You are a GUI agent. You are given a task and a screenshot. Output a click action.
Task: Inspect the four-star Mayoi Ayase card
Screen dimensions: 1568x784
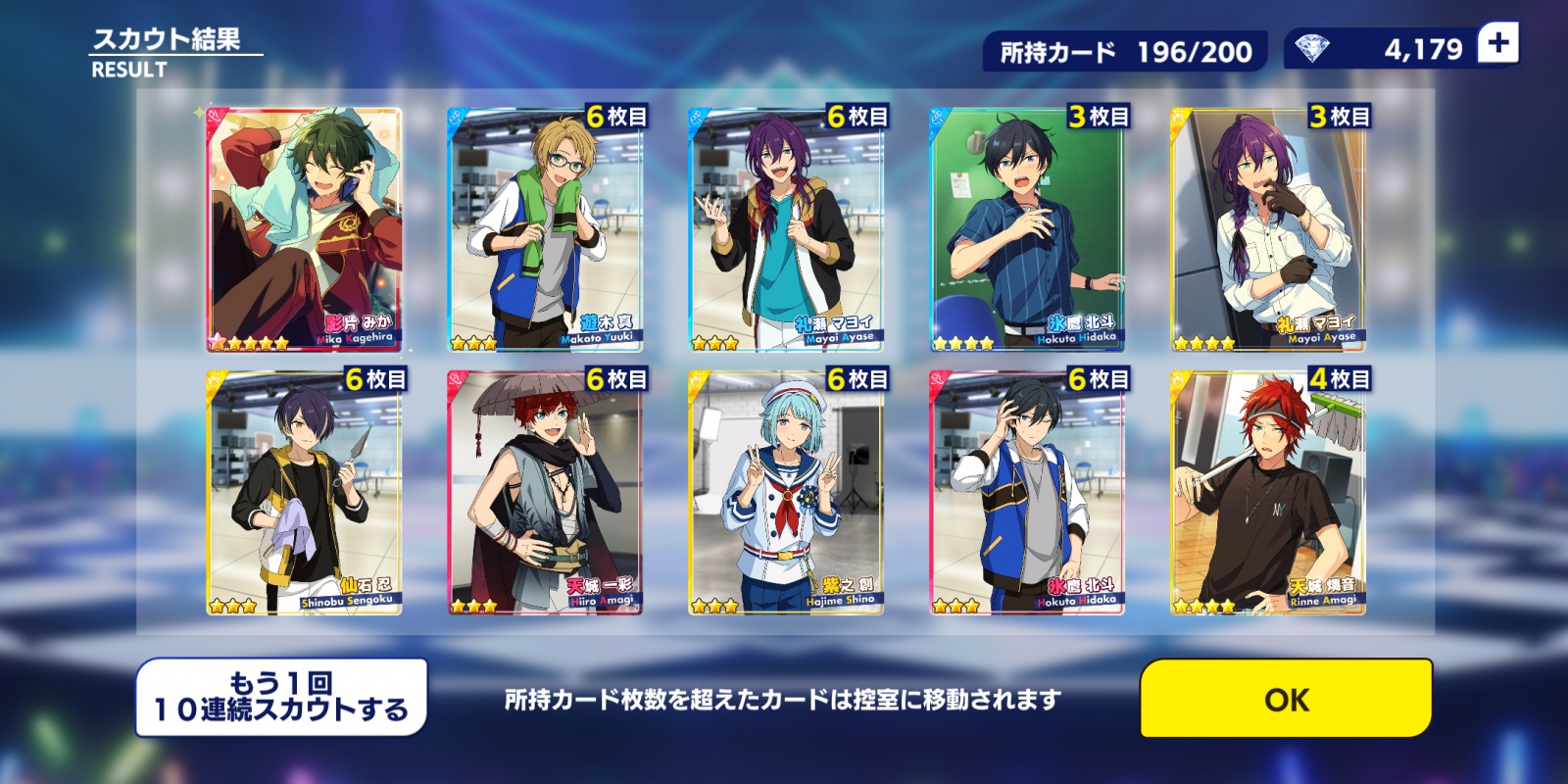click(x=1268, y=229)
